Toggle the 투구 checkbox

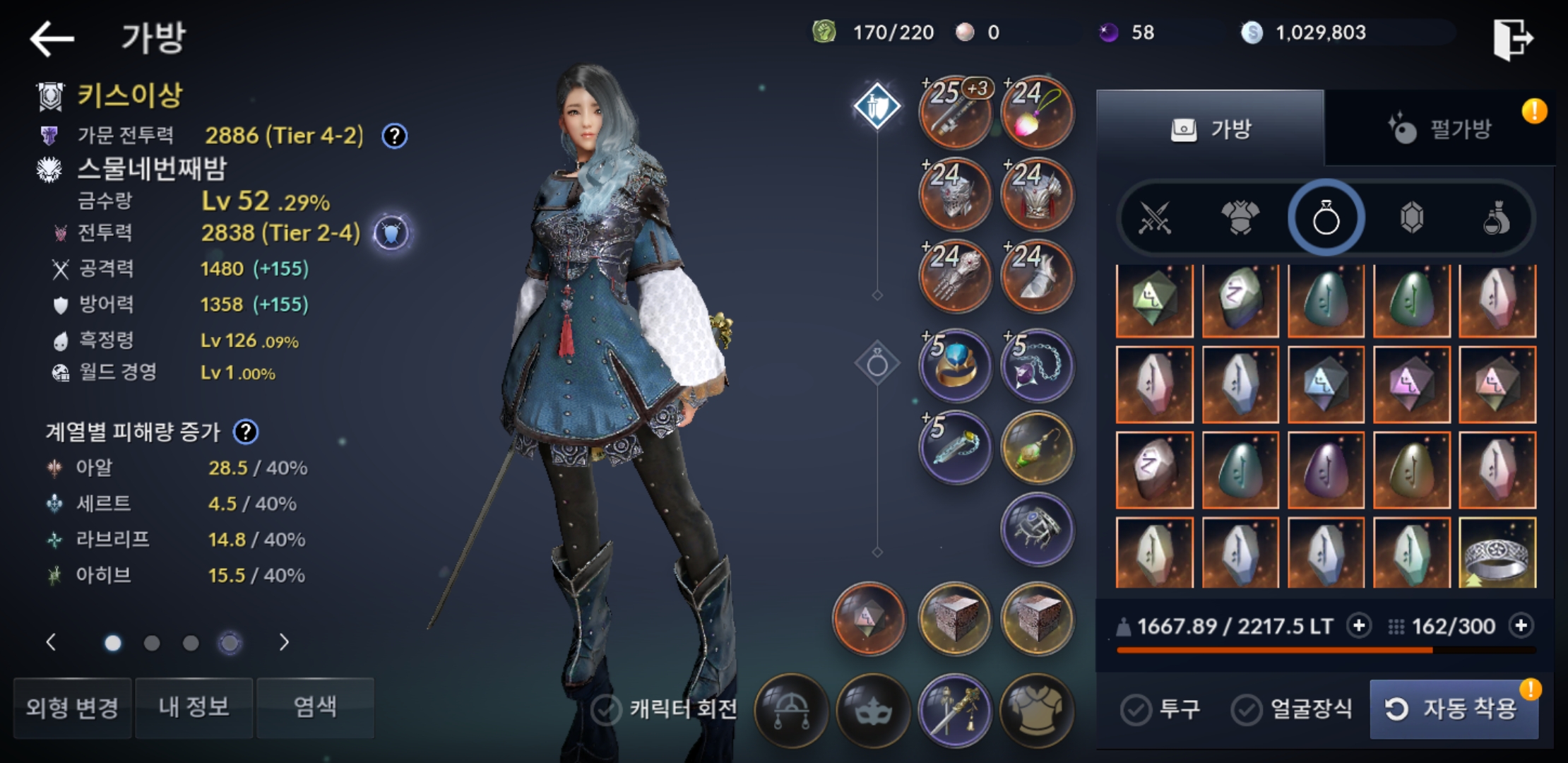(1136, 709)
